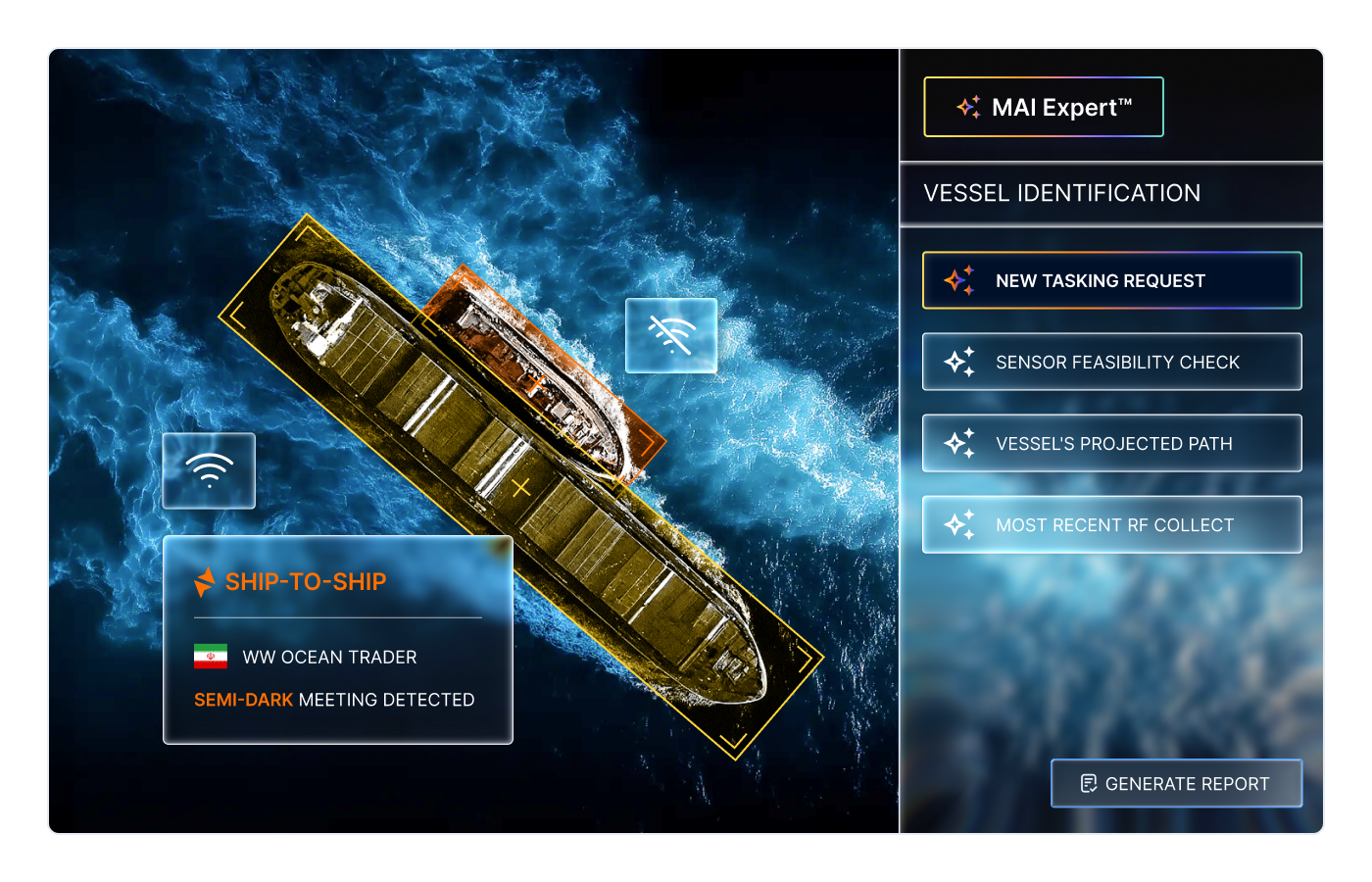Expand the SHIP-TO-SHIP detection popup
Screen dimensions: 1372x882
(x=338, y=639)
